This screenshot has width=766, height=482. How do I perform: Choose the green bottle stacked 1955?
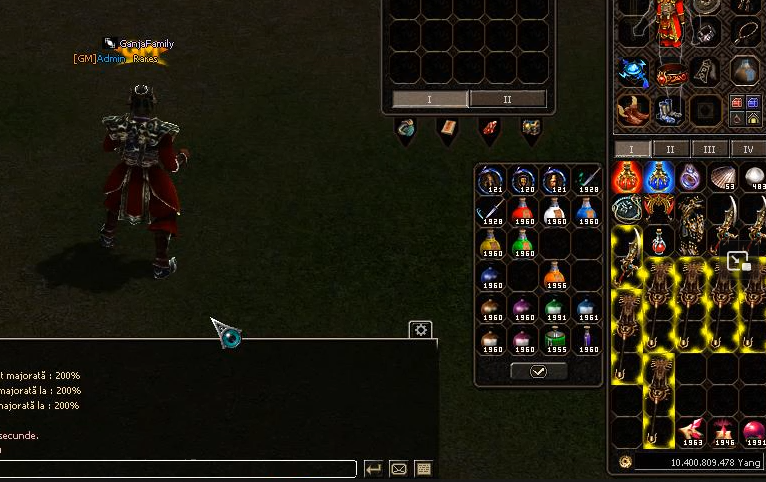pos(555,341)
